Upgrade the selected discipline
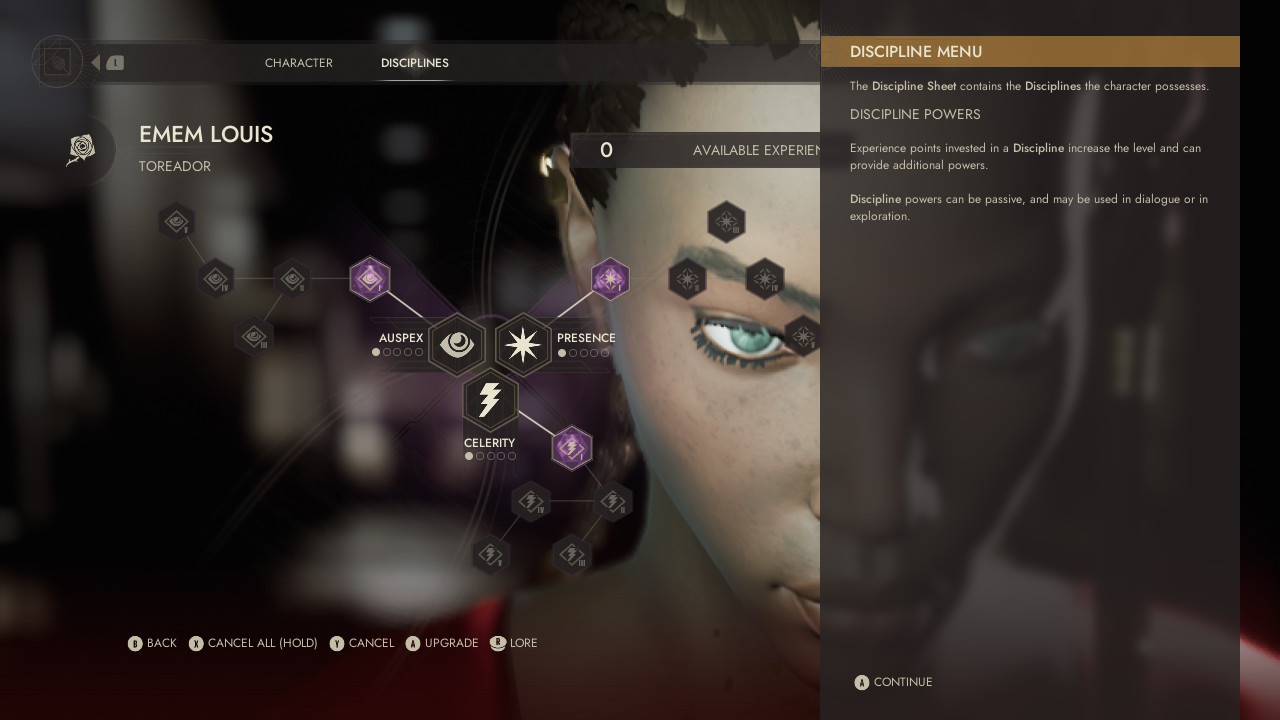The image size is (1280, 720). (442, 643)
